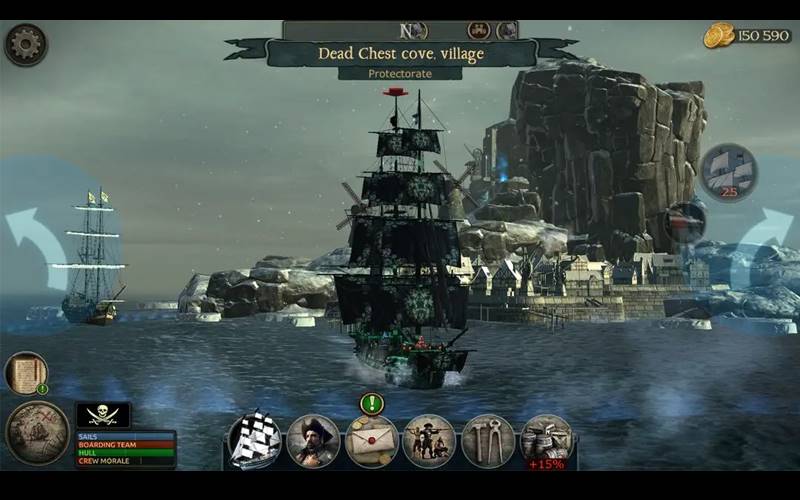Open the quest journal book

click(25, 373)
